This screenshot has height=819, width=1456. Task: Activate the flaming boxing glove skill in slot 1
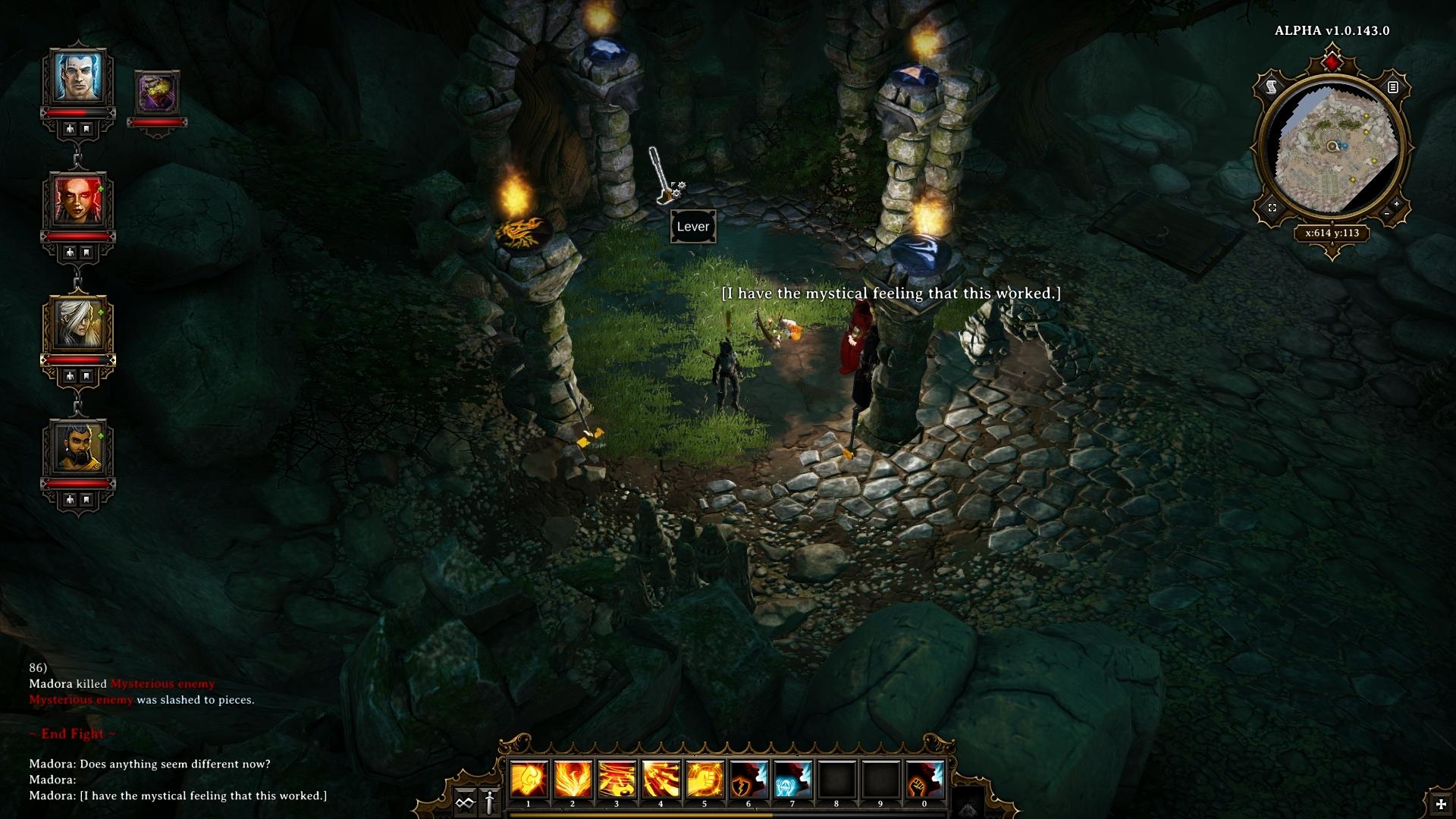click(529, 780)
